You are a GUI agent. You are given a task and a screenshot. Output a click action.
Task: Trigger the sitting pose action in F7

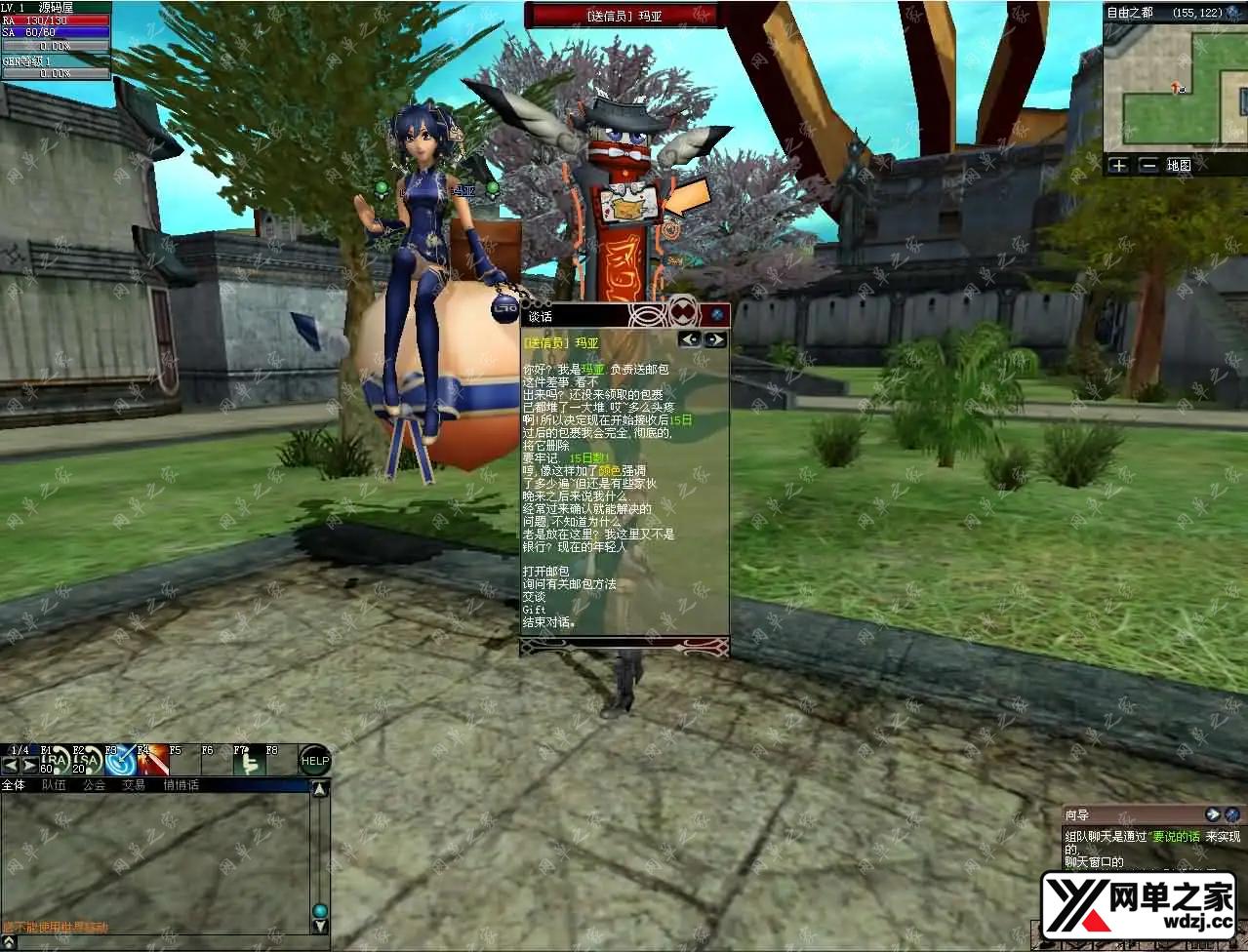click(248, 762)
